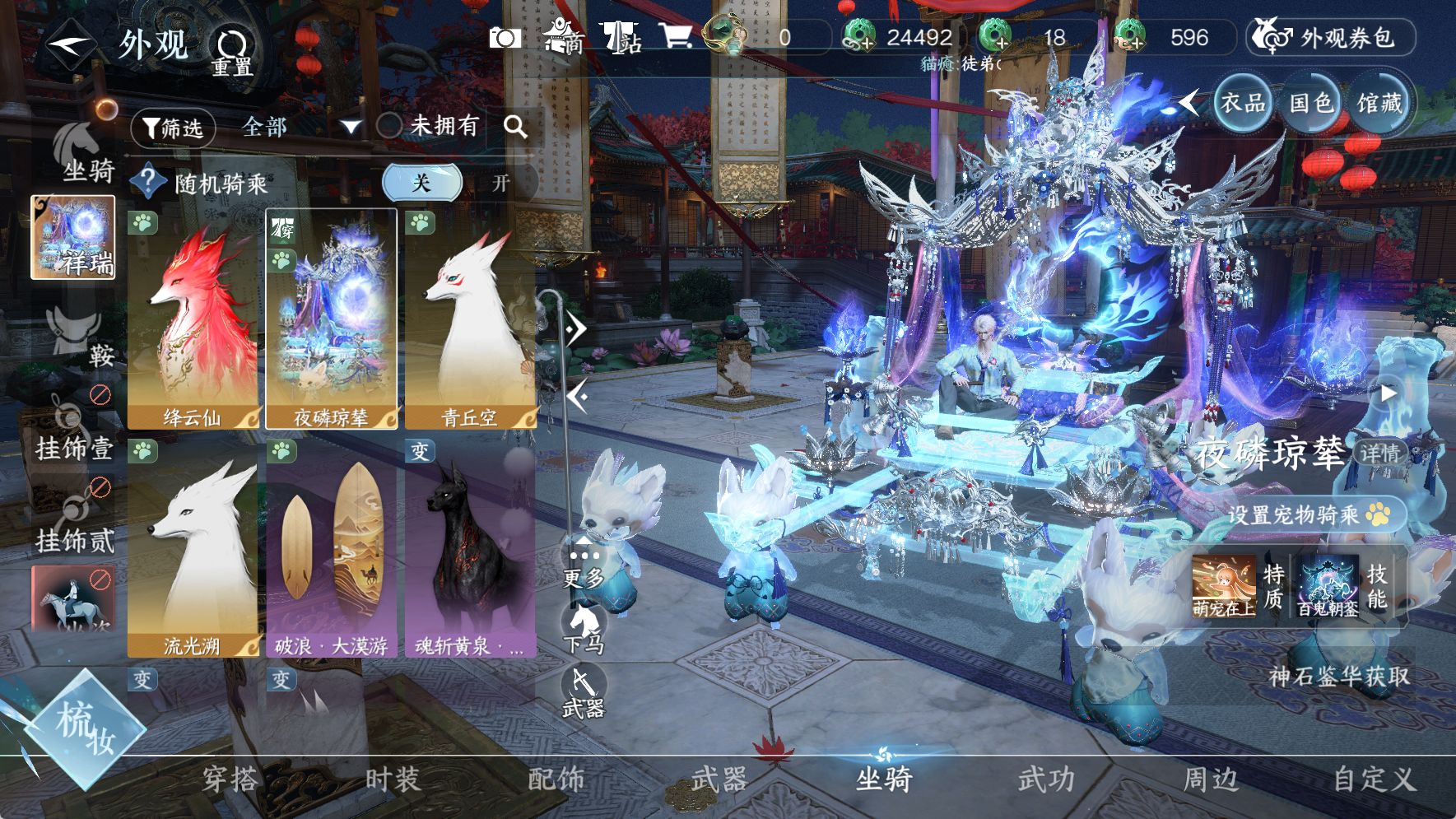Viewport: 1456px width, 819px height.
Task: Turn random riding on with 开
Action: click(500, 183)
